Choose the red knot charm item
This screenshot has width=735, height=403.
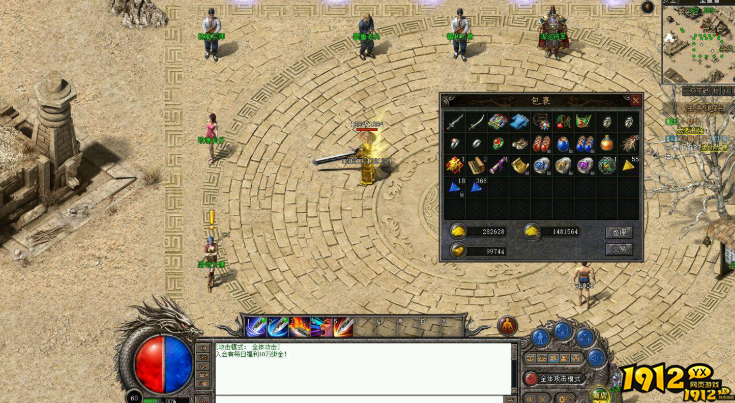455,164
